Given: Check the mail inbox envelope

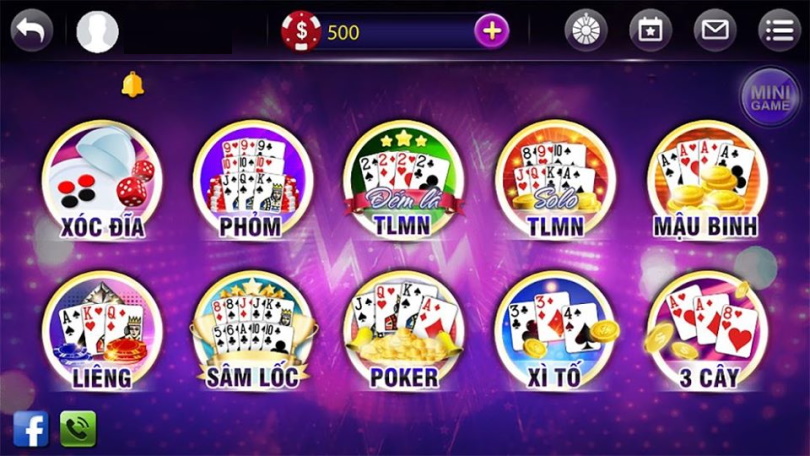Looking at the screenshot, I should 714,31.
